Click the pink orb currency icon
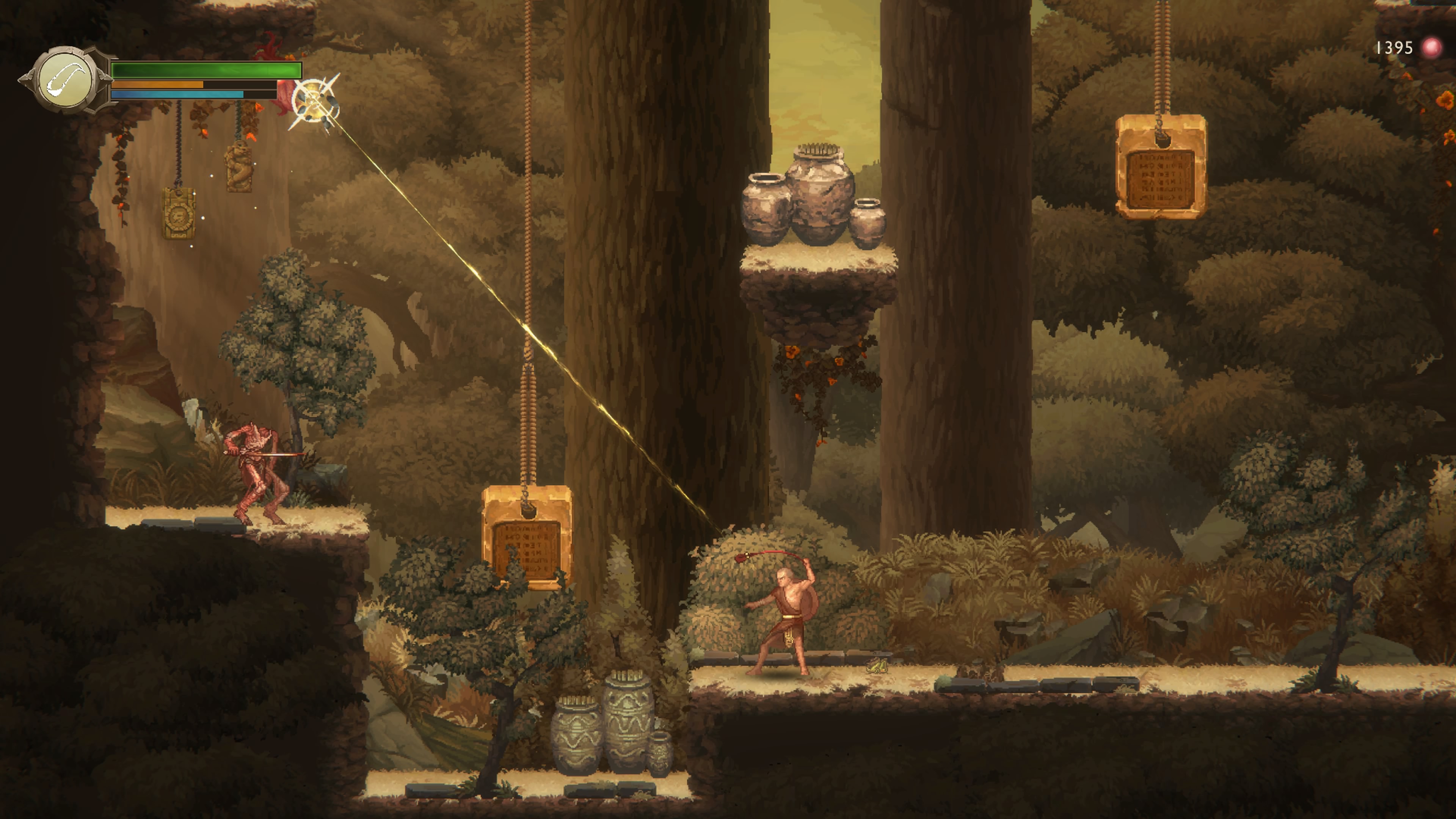The image size is (1456, 819). click(x=1432, y=48)
